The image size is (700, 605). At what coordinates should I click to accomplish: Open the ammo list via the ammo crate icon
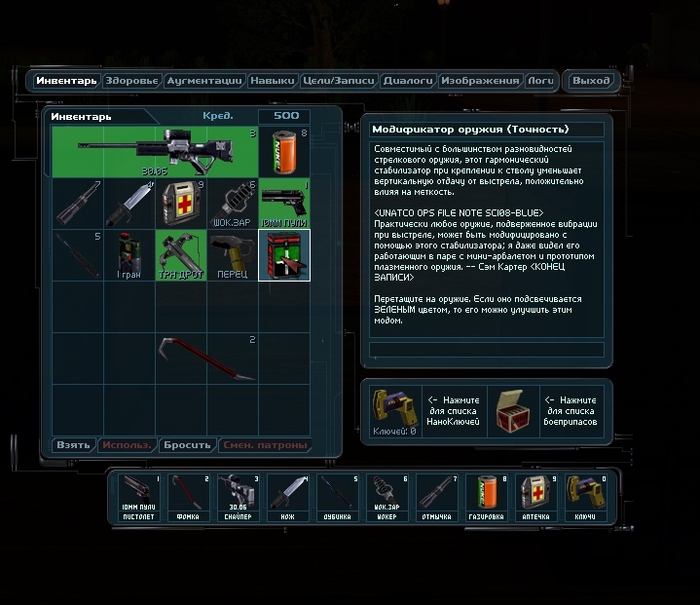512,410
